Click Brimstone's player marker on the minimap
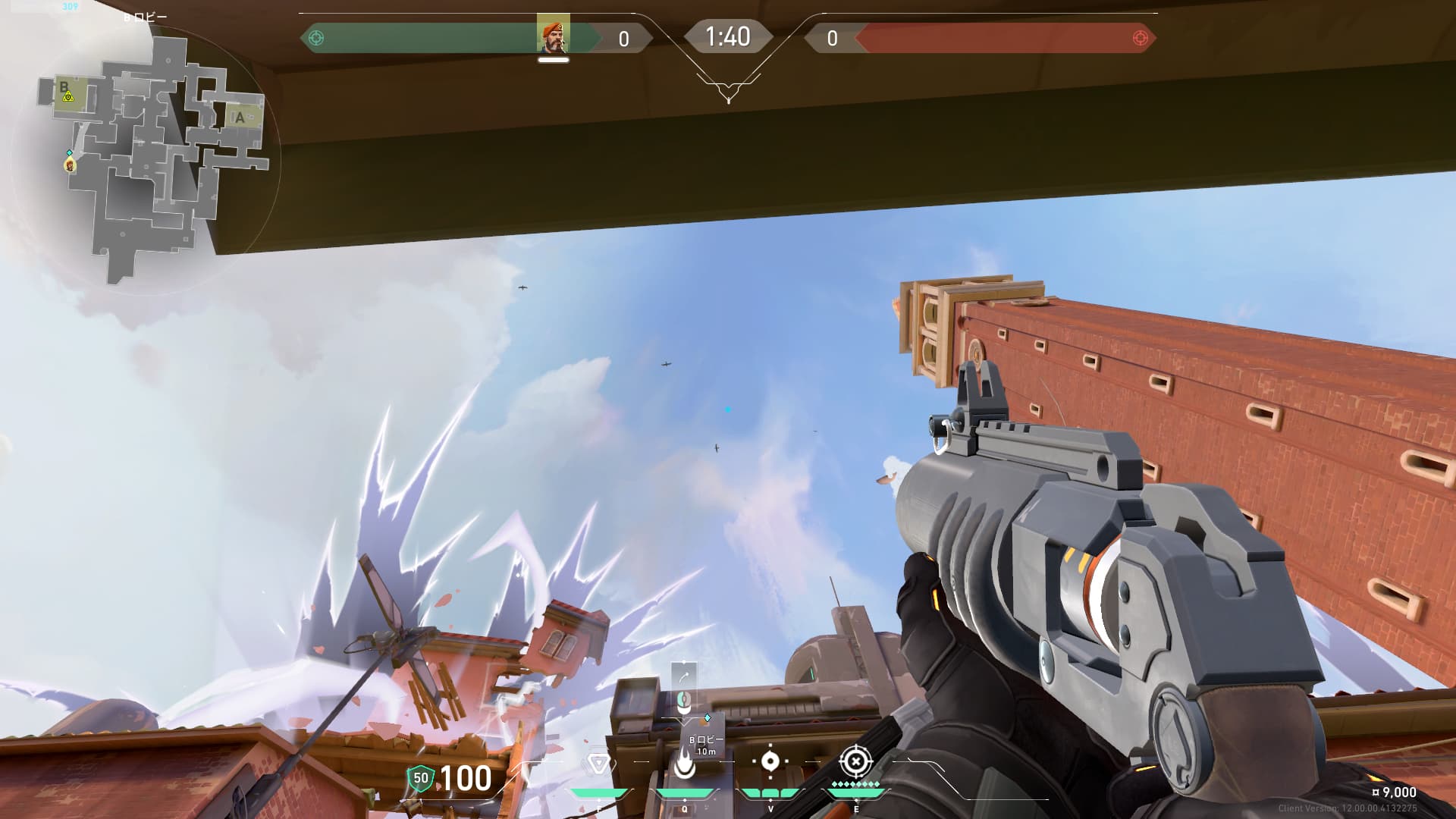 tap(70, 164)
